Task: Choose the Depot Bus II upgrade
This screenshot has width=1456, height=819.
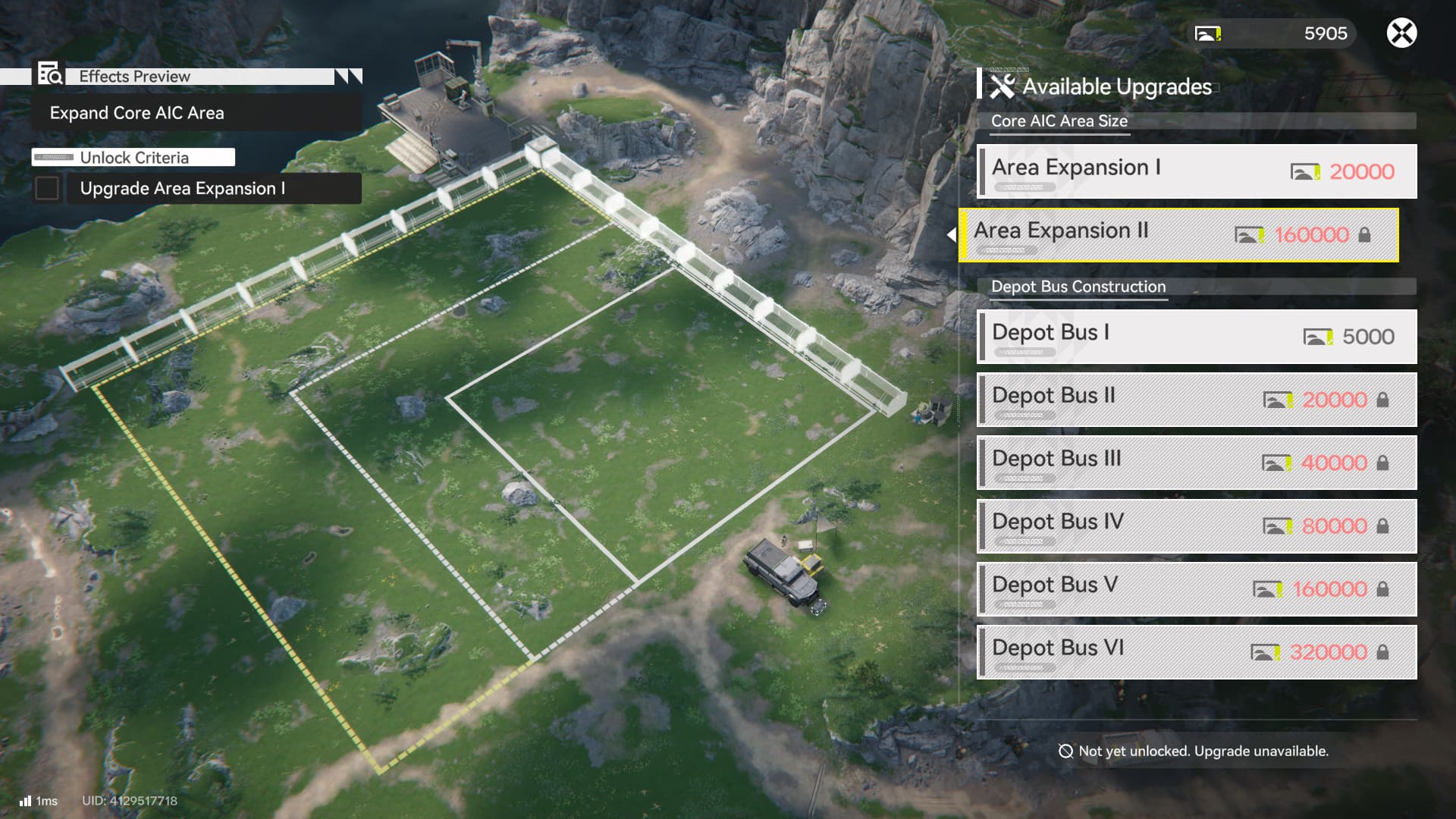Action: [1197, 400]
